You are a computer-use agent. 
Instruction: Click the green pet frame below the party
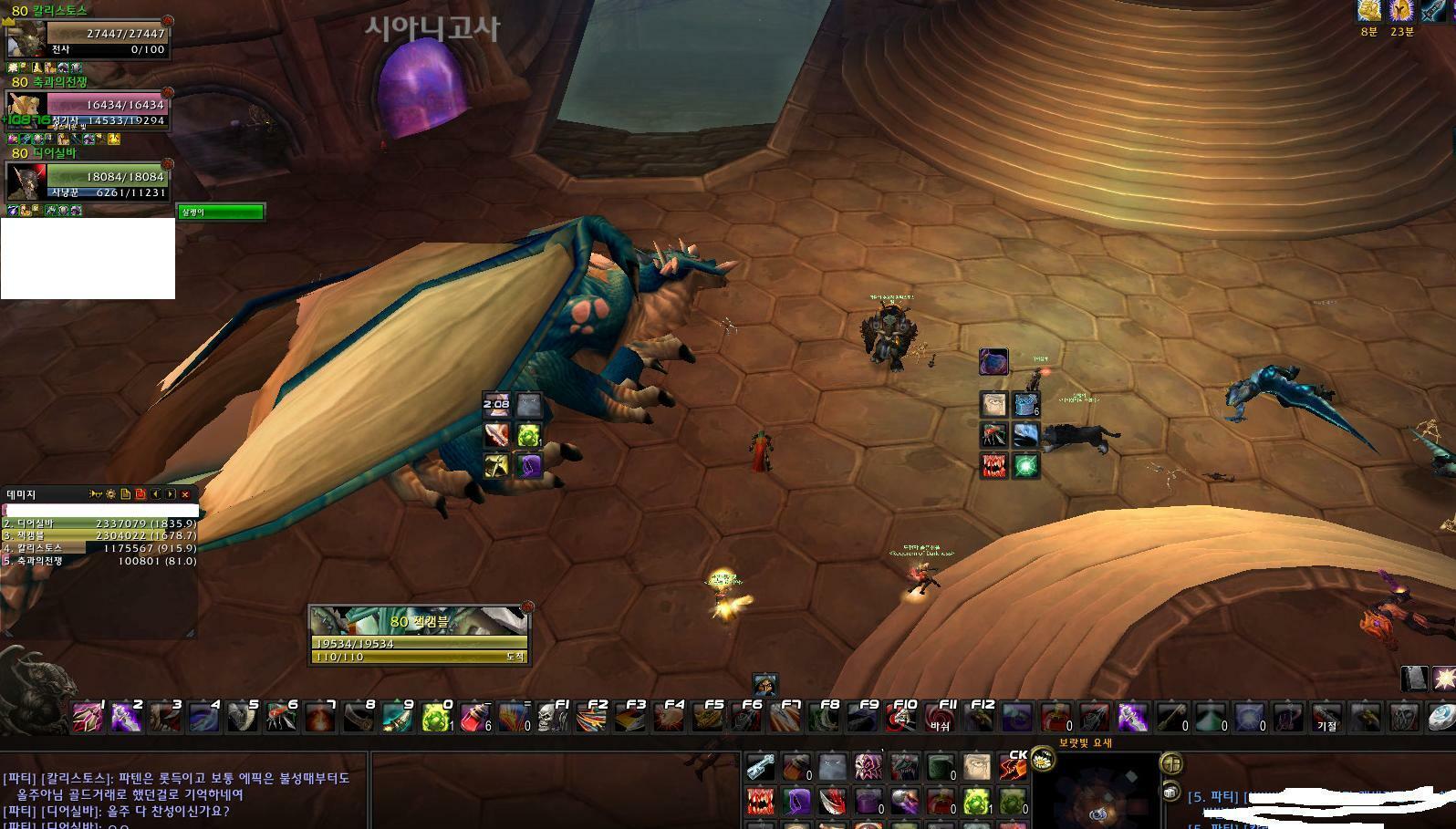221,212
